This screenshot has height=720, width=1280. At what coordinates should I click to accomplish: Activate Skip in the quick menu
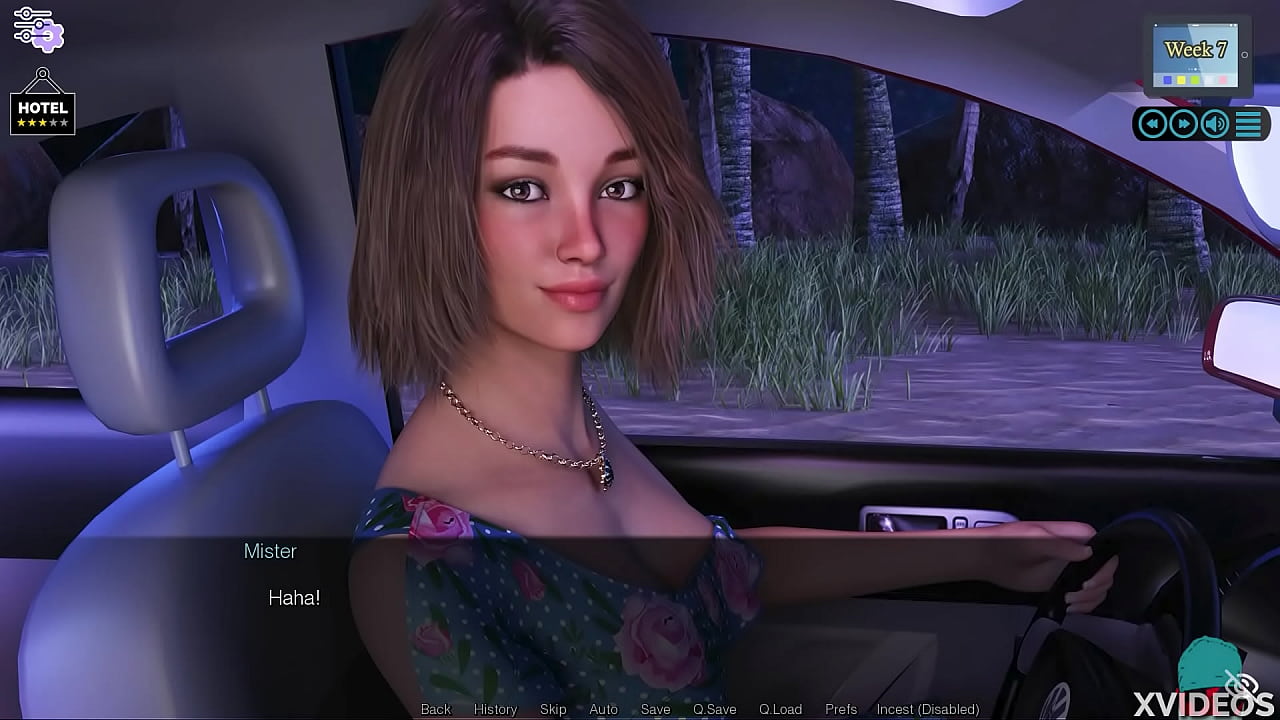[x=553, y=709]
